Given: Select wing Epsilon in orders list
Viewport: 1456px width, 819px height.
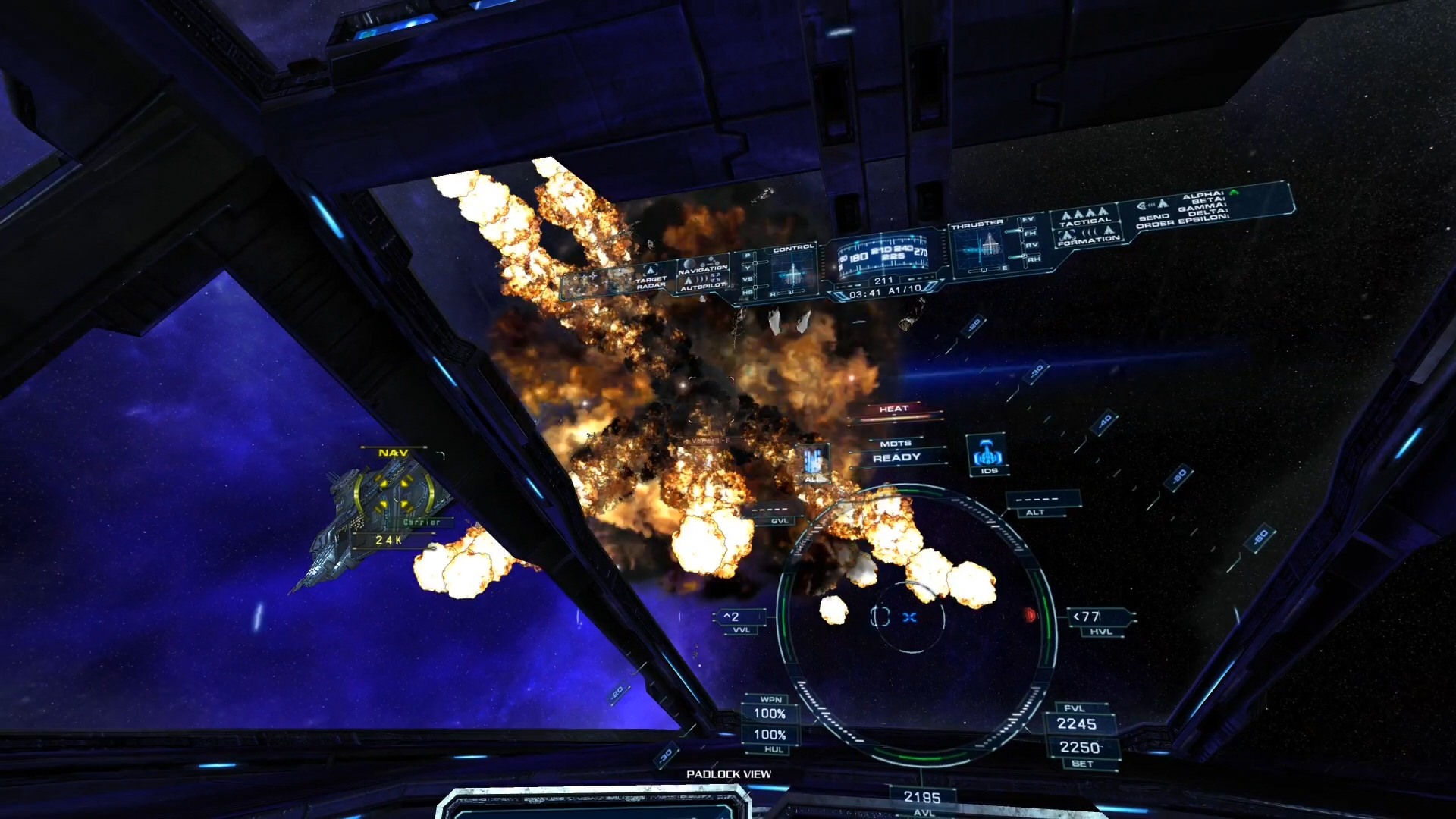Looking at the screenshot, I should (1203, 218).
